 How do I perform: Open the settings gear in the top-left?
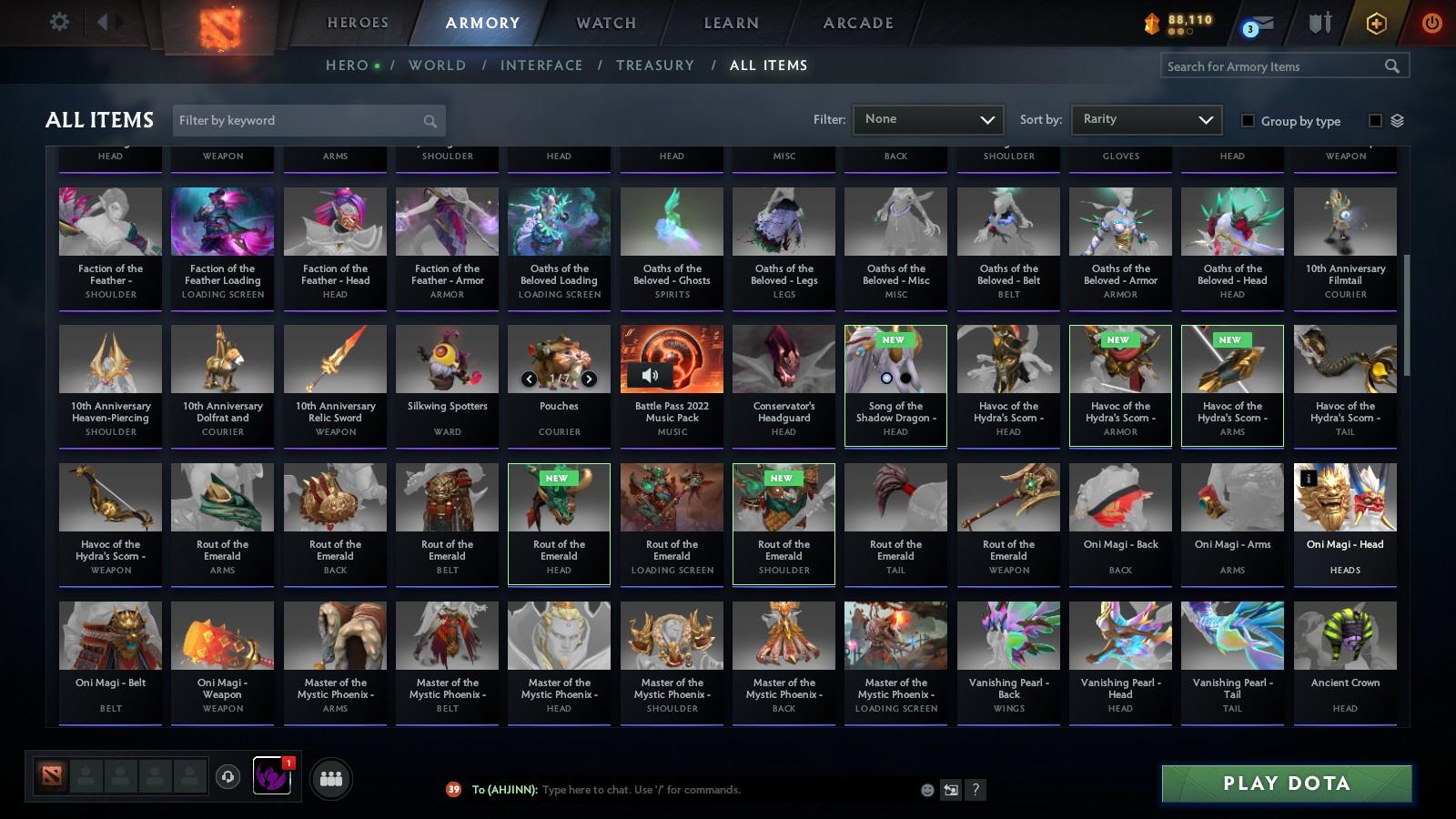pyautogui.click(x=59, y=21)
